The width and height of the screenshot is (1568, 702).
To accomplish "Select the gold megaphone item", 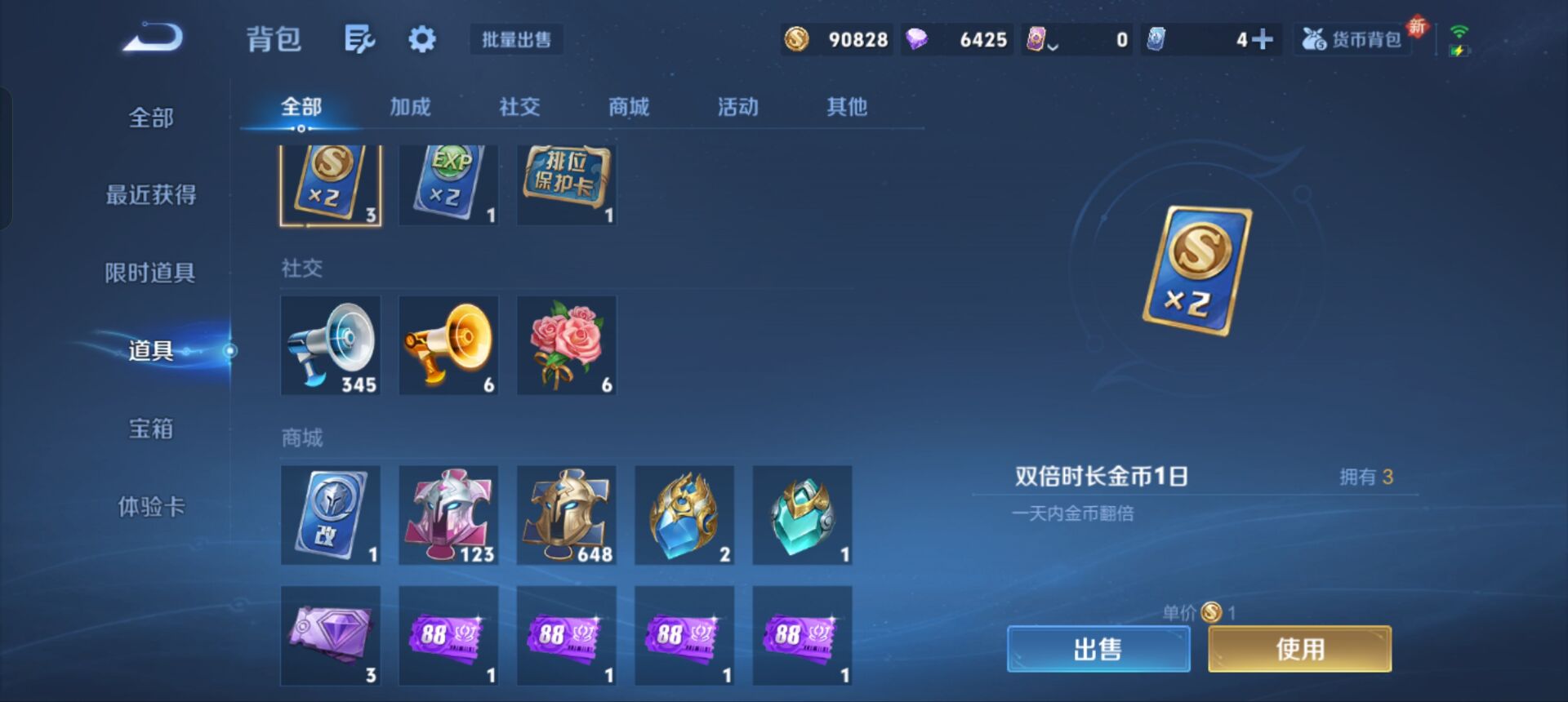I will [x=448, y=345].
